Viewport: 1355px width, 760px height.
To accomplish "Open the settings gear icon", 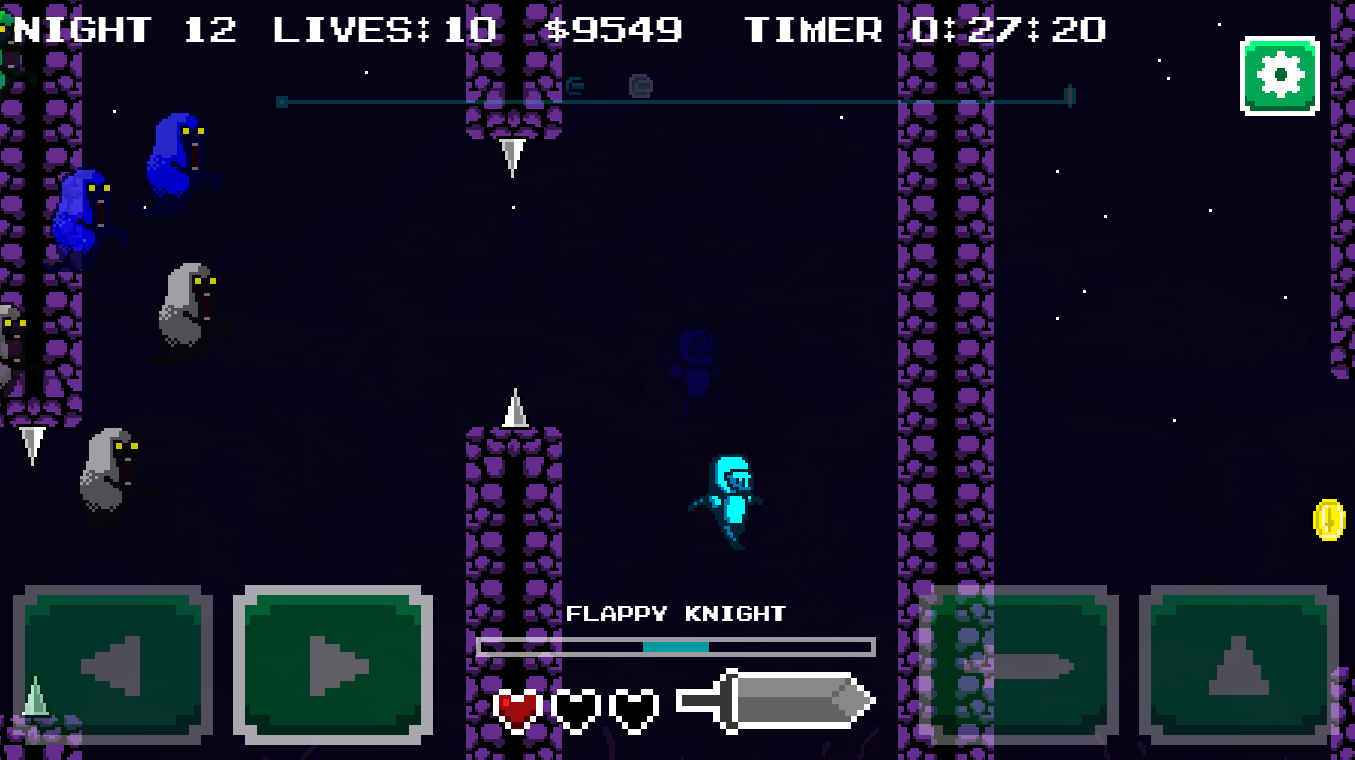I will tap(1279, 73).
